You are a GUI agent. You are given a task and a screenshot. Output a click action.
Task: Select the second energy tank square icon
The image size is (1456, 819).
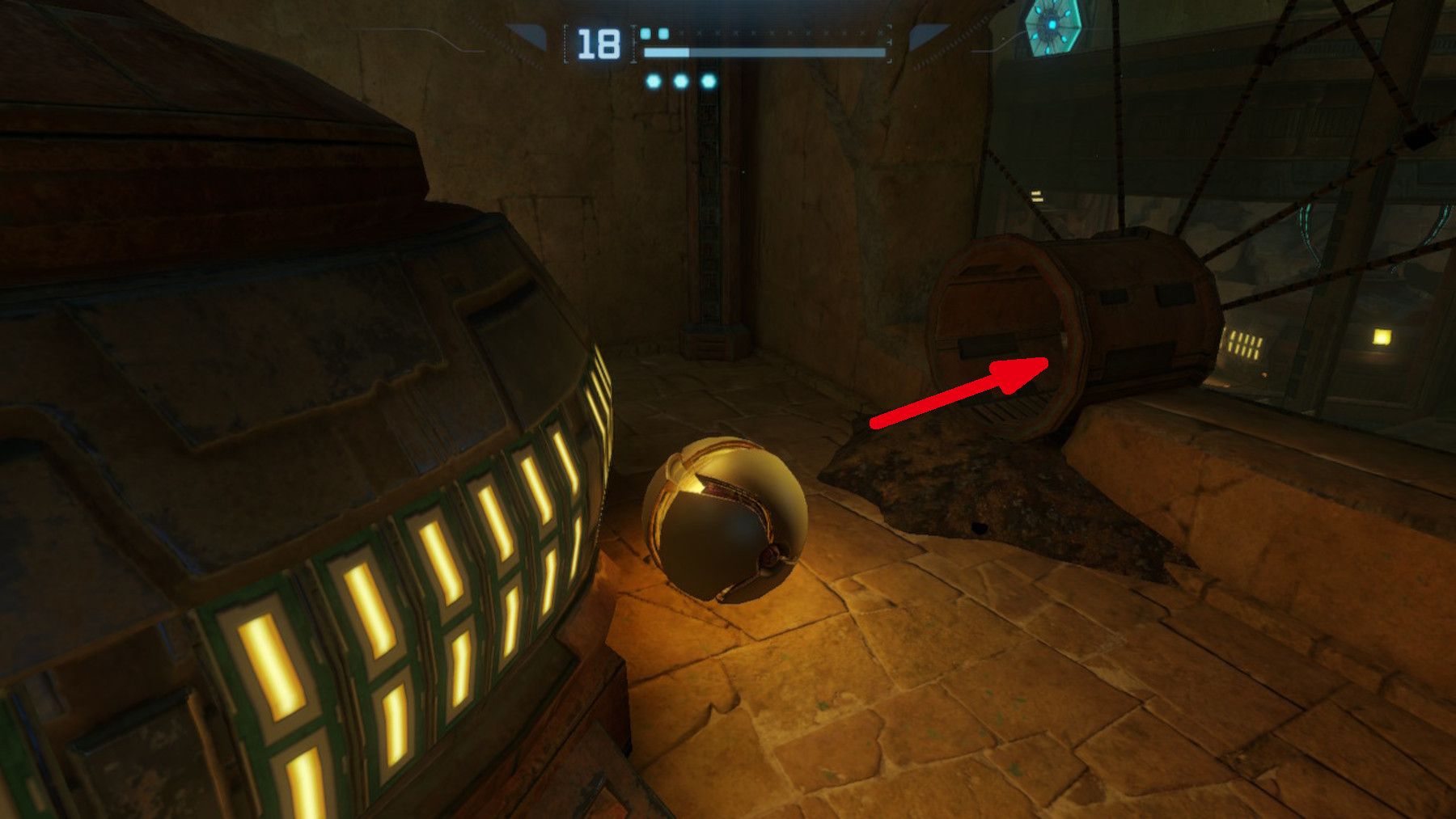[x=663, y=32]
